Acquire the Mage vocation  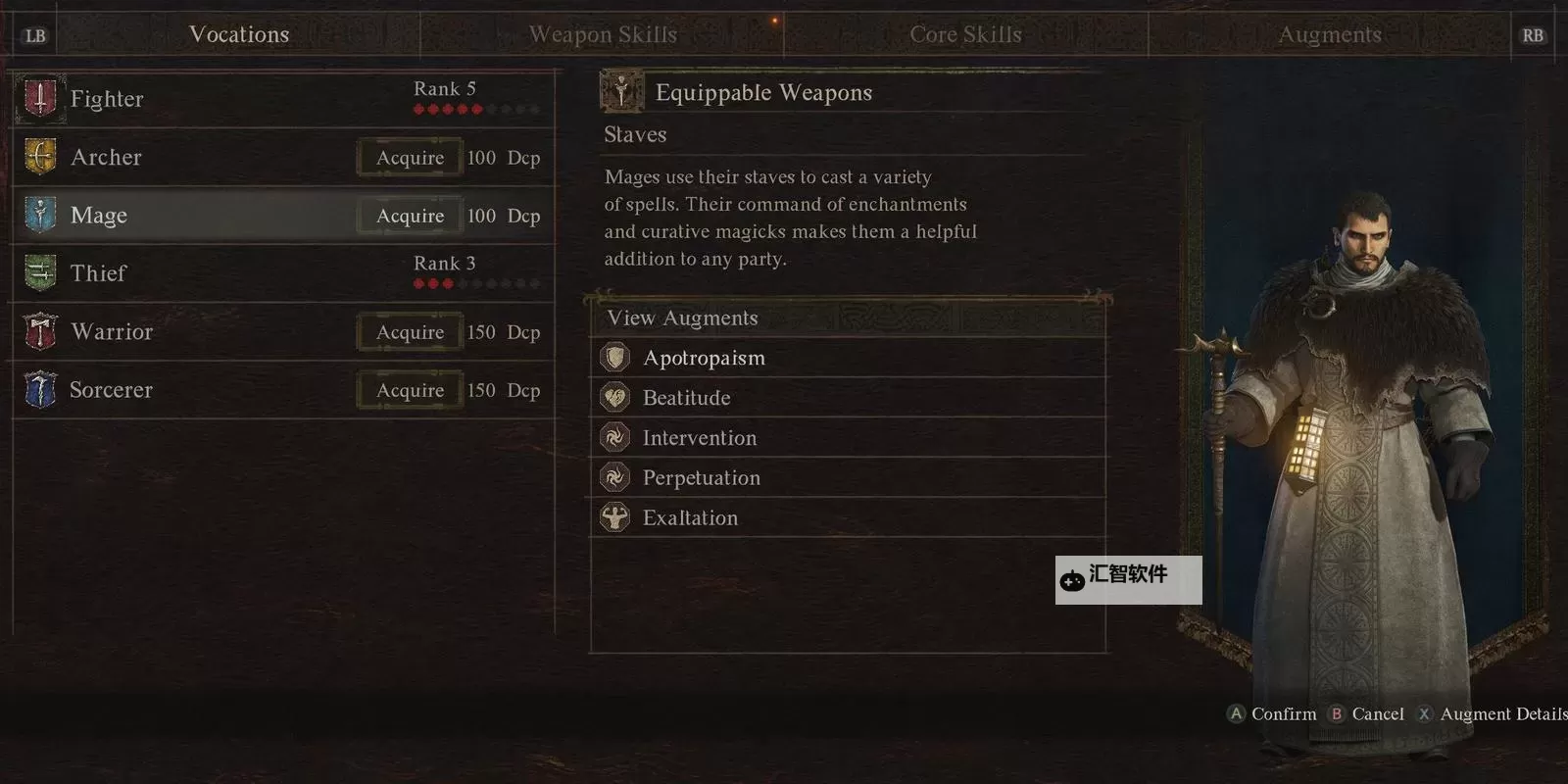pyautogui.click(x=410, y=216)
